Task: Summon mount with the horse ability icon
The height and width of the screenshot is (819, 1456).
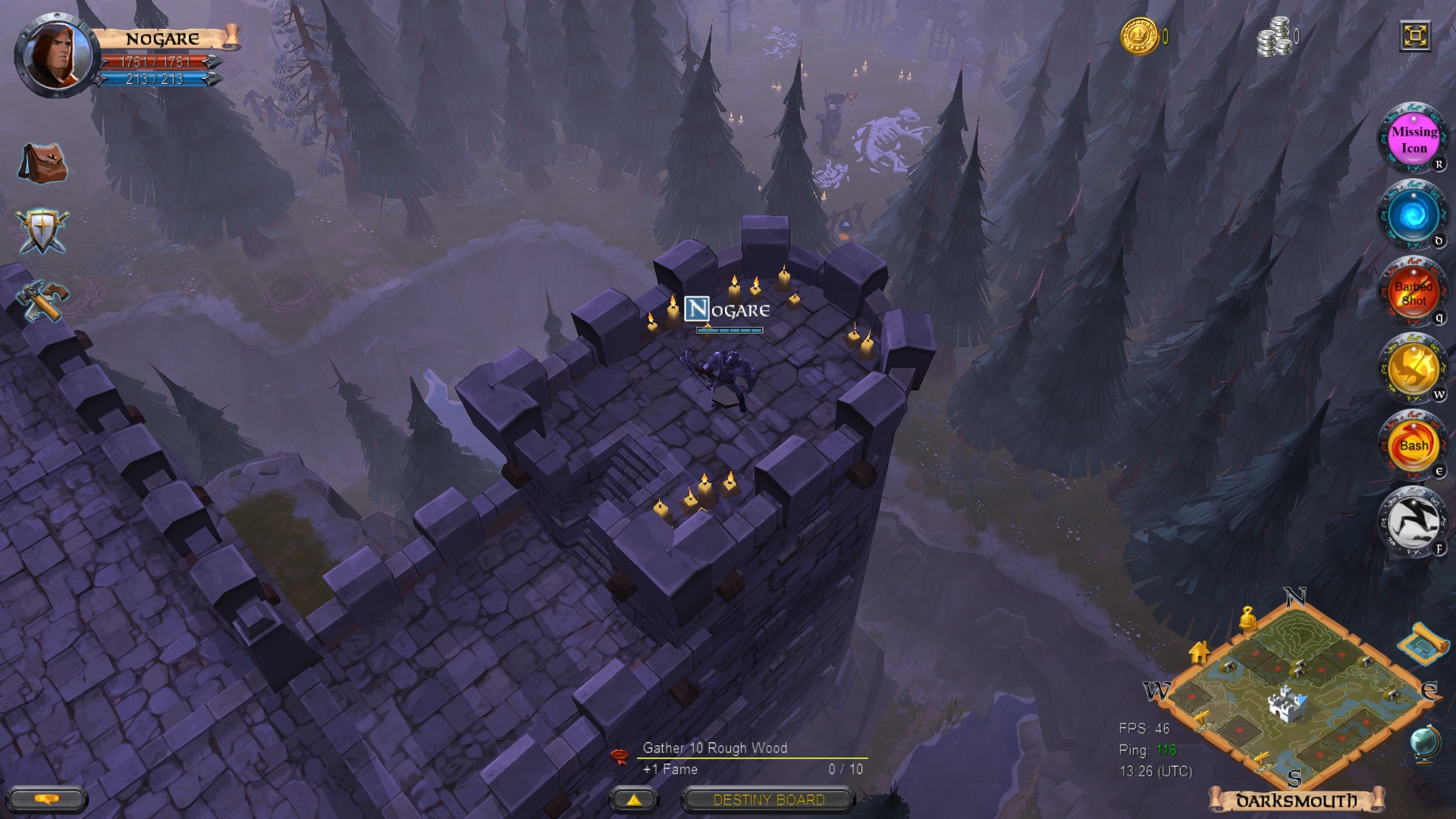Action: (x=1412, y=521)
